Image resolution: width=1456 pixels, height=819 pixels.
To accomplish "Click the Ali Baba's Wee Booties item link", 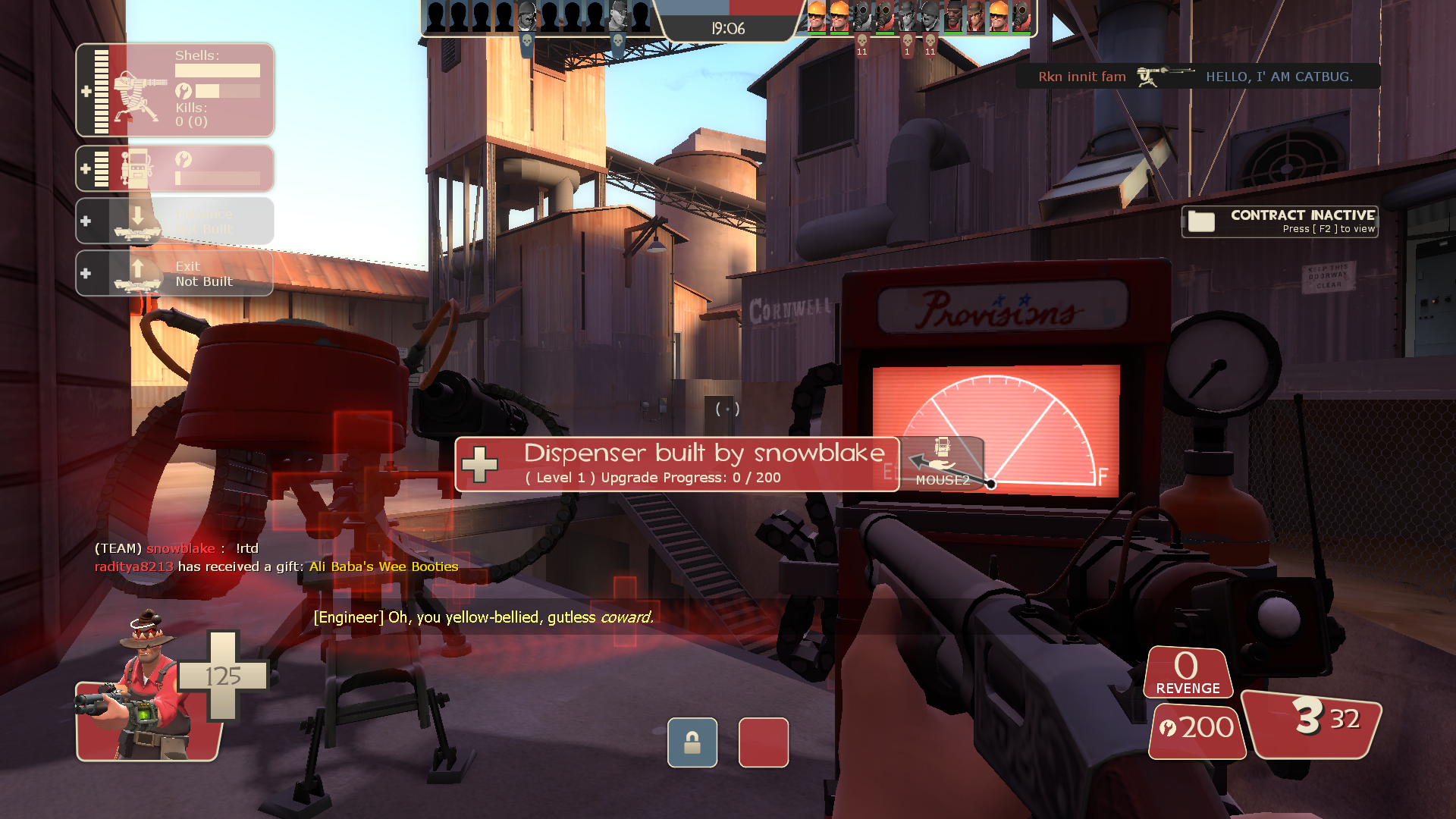I will click(x=383, y=566).
